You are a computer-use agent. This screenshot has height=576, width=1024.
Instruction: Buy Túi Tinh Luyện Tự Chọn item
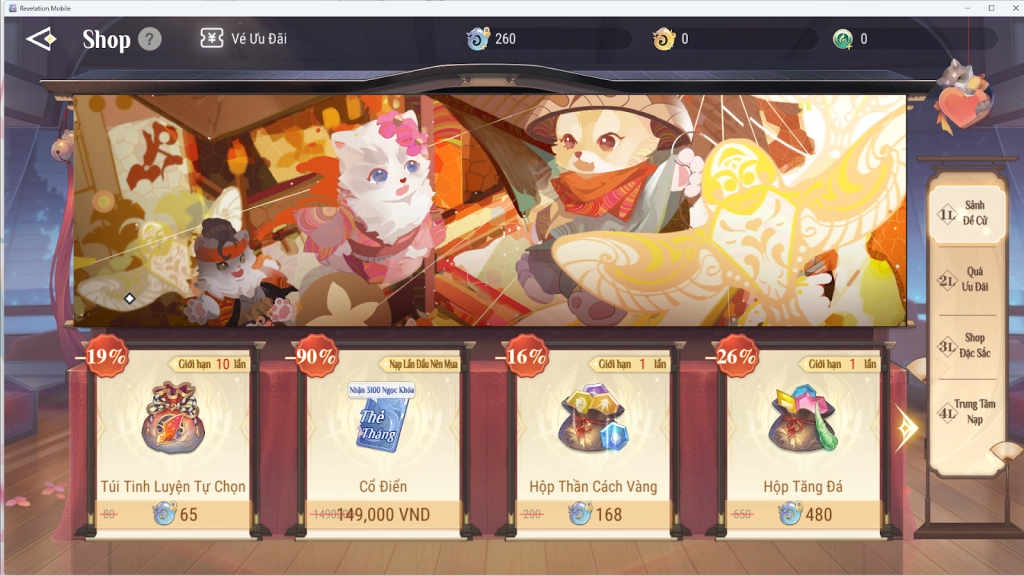173,440
